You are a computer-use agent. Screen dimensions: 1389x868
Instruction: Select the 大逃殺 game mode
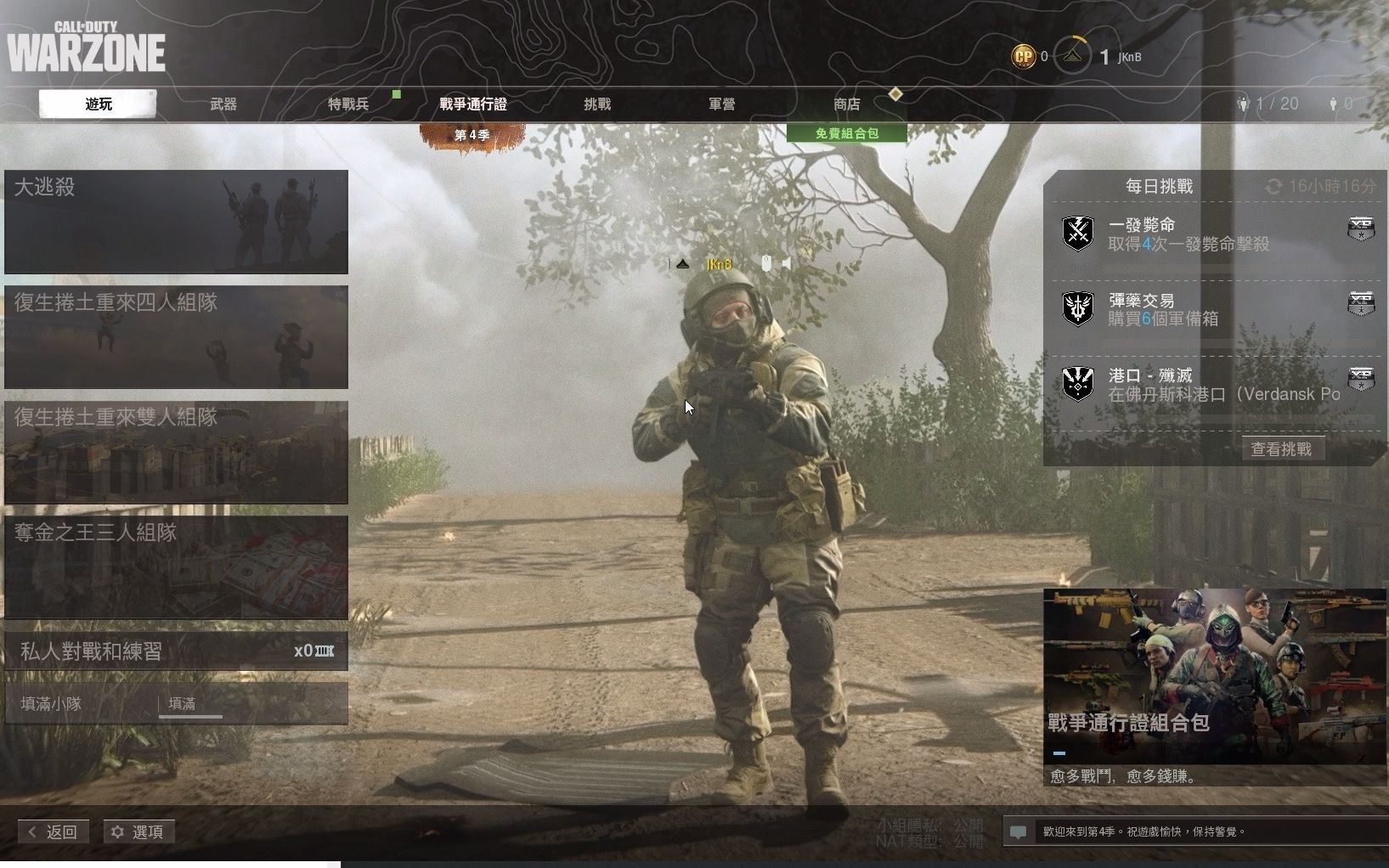[176, 222]
